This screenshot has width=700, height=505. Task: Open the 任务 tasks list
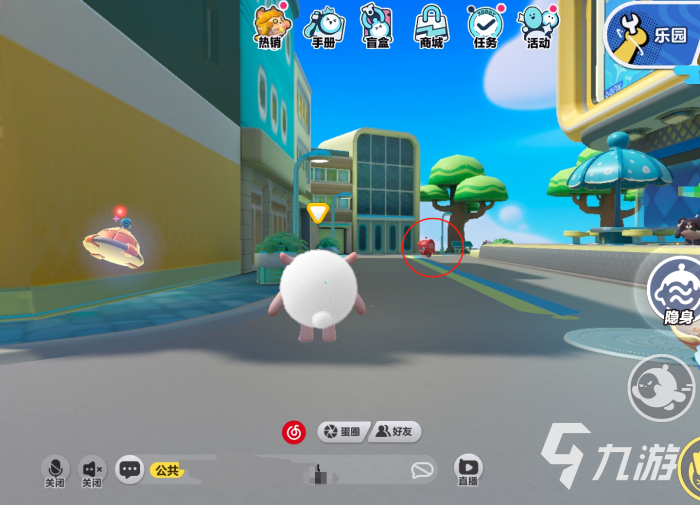486,26
